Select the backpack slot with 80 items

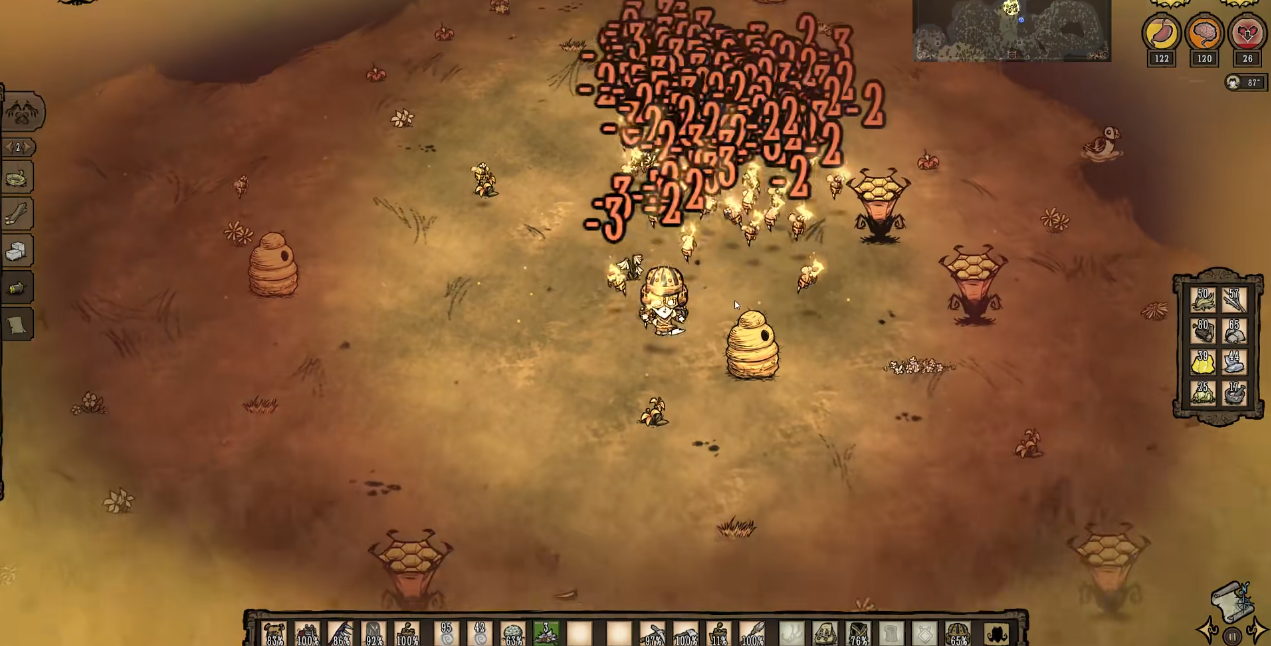[x=1203, y=330]
